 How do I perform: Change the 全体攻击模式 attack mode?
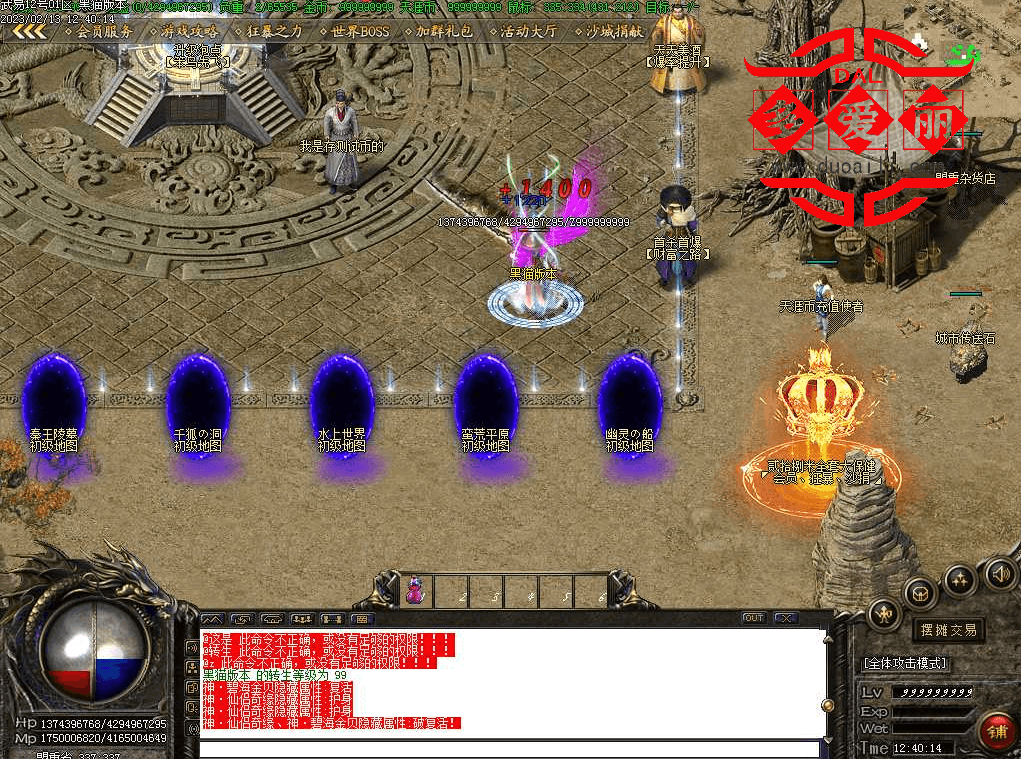point(905,663)
